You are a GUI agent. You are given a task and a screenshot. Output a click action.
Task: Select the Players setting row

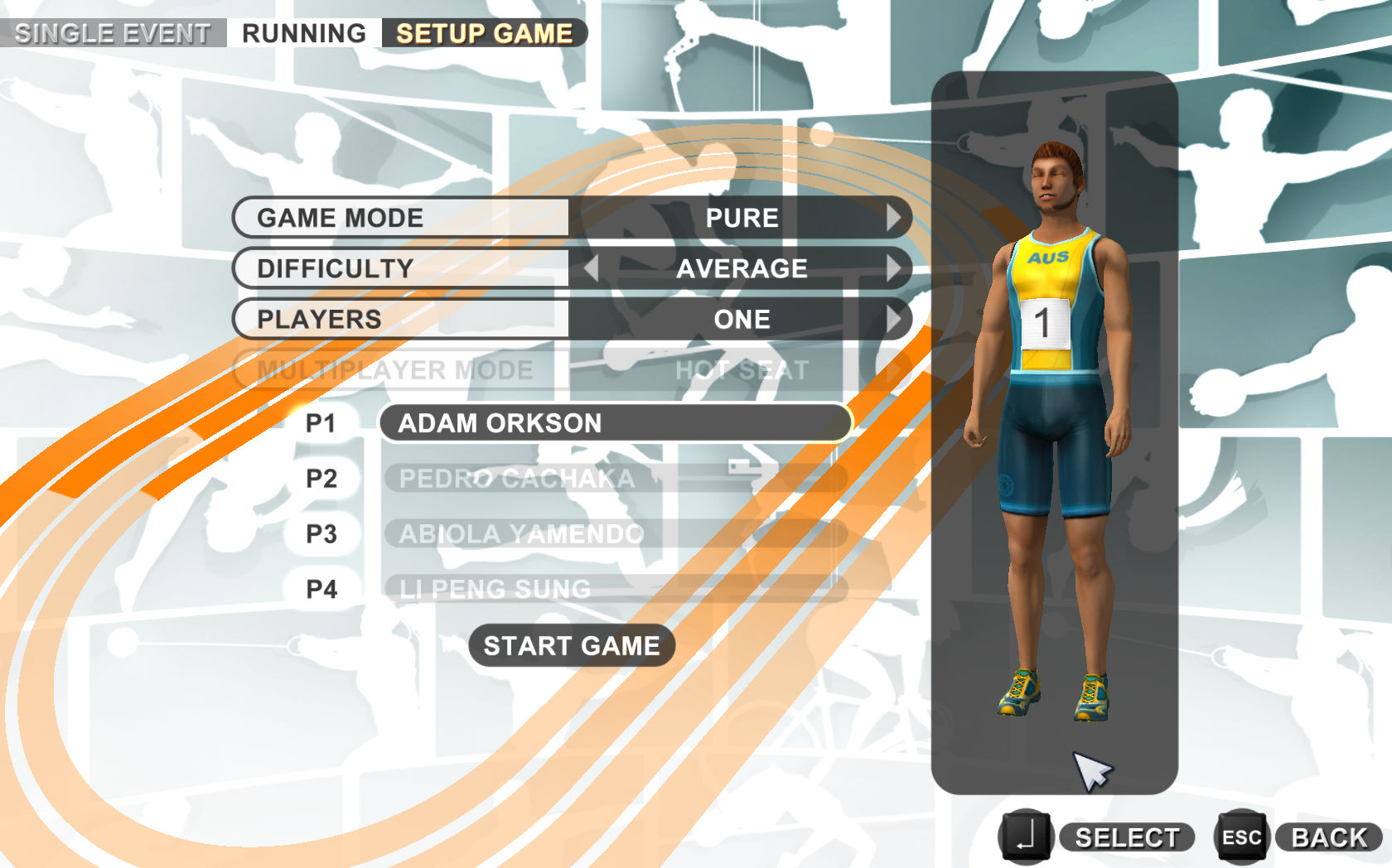[x=401, y=319]
